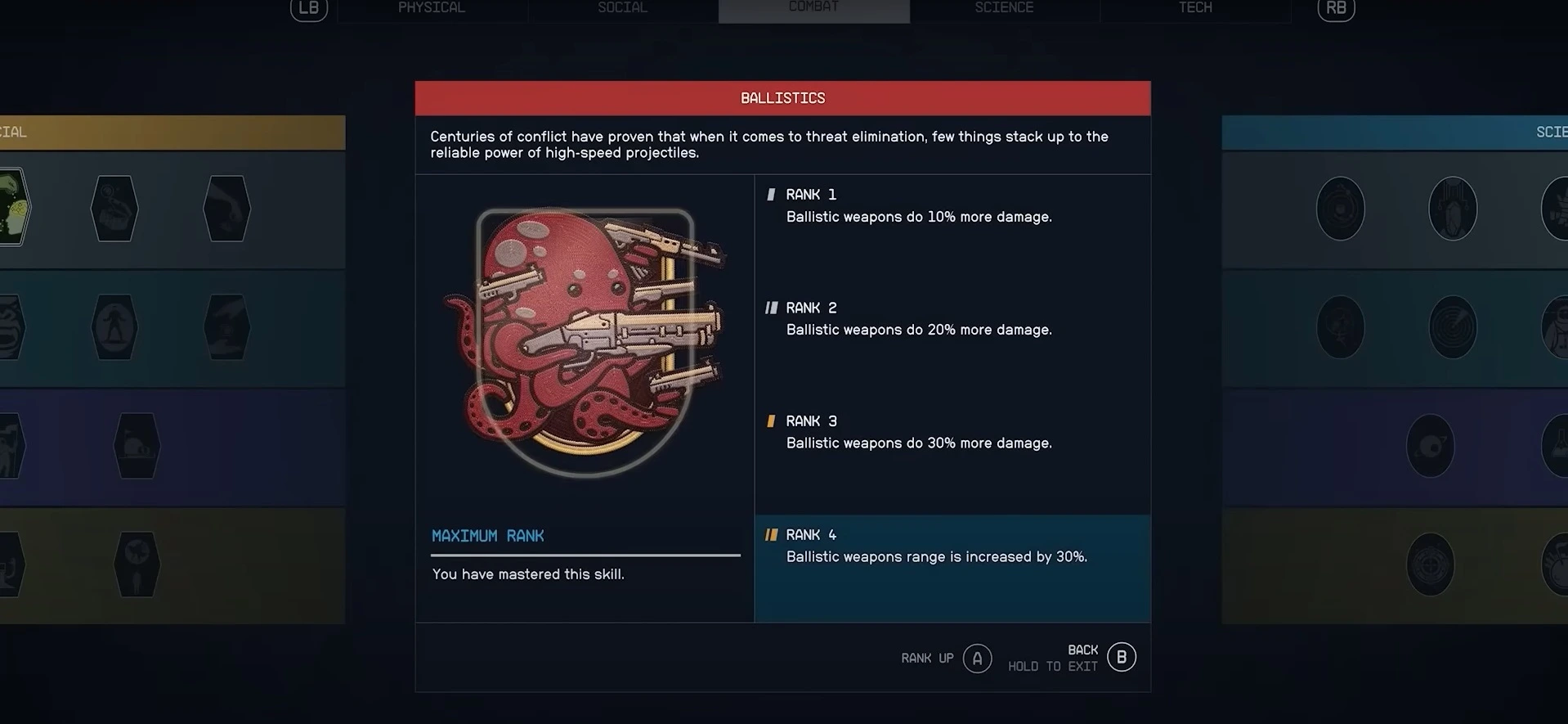Click BACK to exit the skill view

point(1120,656)
